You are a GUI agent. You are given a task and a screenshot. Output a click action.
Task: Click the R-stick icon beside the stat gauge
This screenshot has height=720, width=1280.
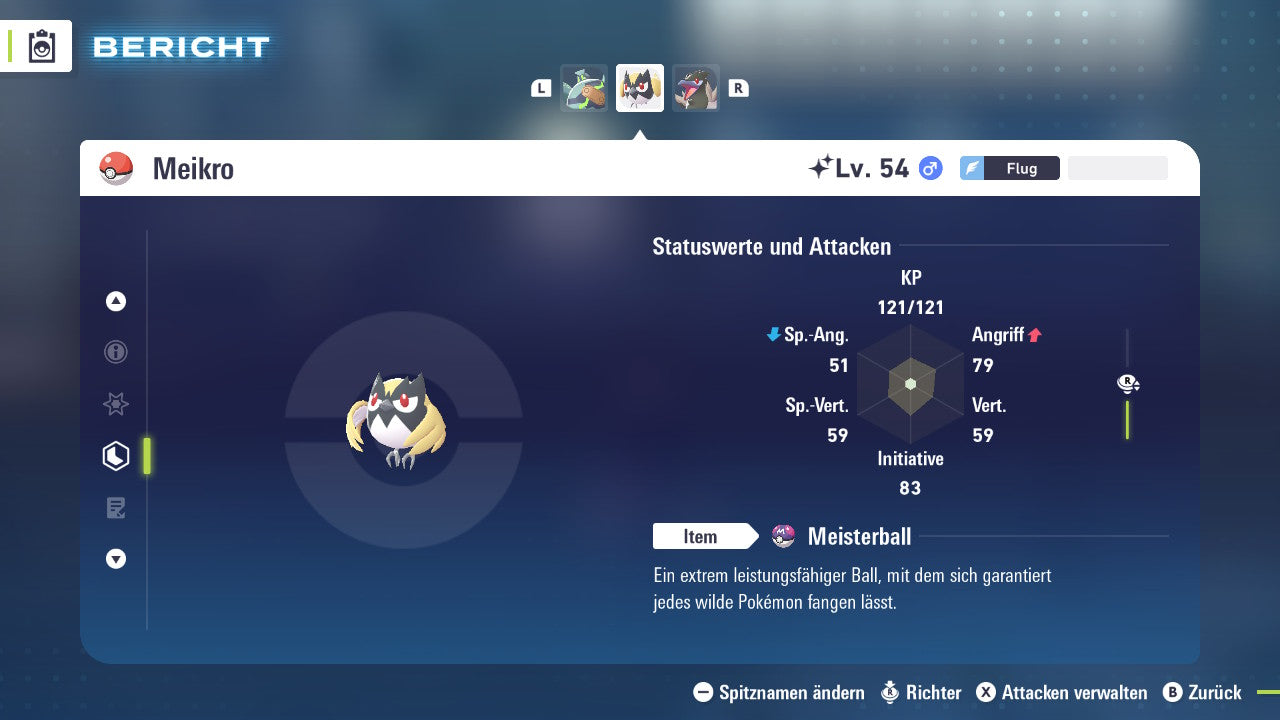click(1127, 383)
